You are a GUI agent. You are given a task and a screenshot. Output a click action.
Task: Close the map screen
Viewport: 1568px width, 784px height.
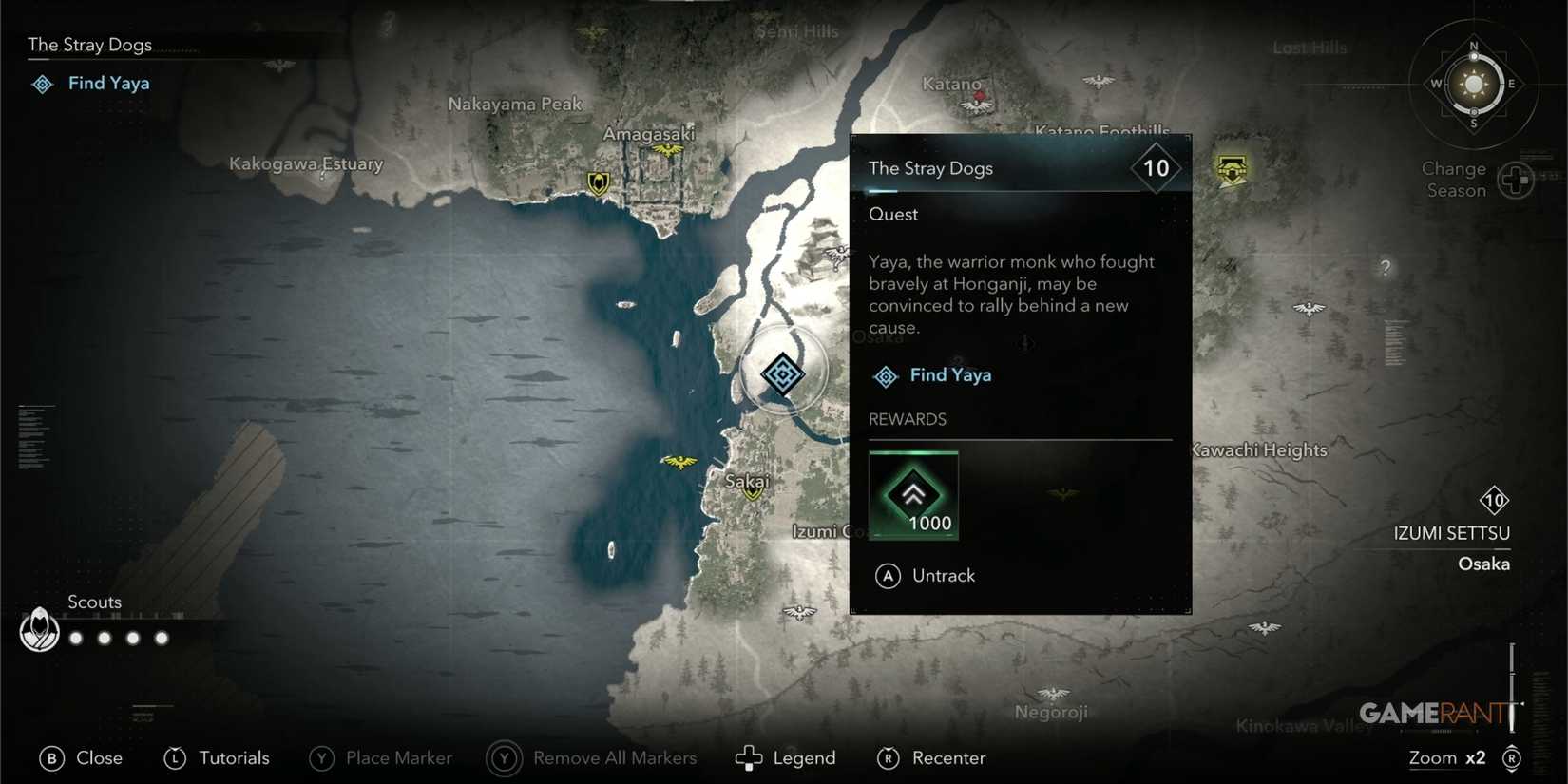pyautogui.click(x=80, y=757)
